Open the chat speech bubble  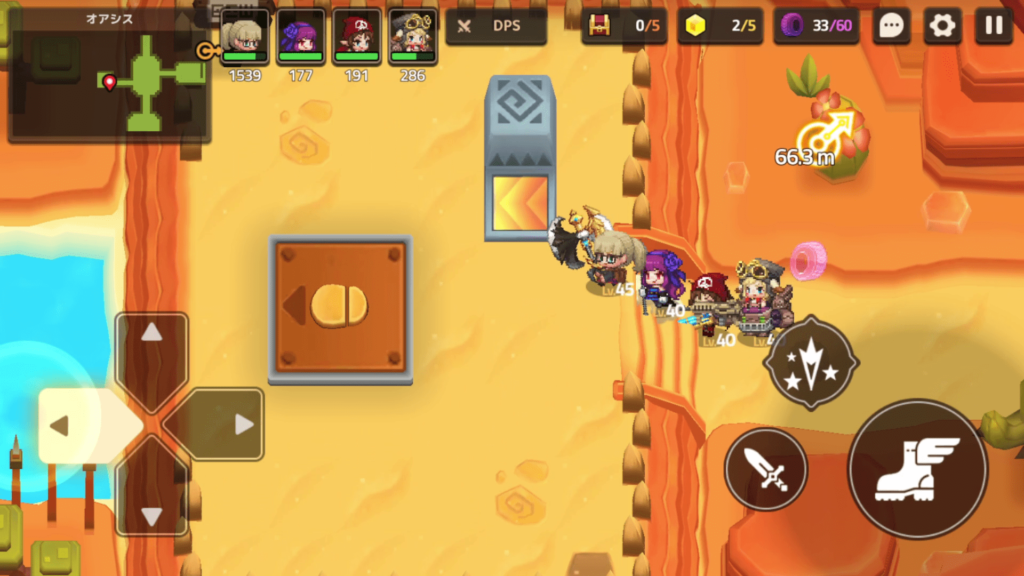coord(891,26)
